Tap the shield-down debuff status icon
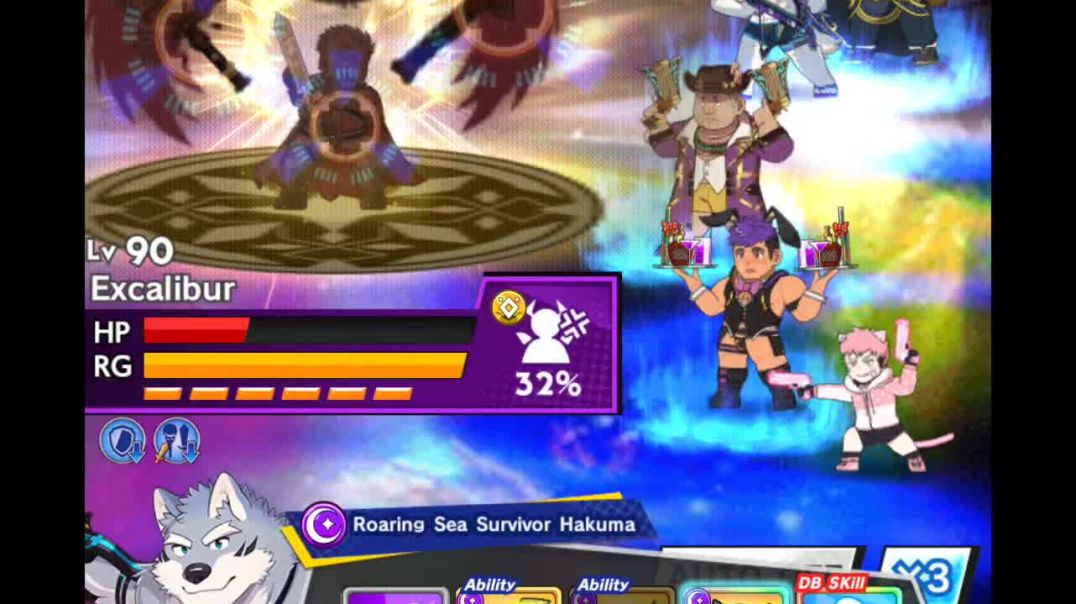The height and width of the screenshot is (604, 1076). [x=122, y=441]
